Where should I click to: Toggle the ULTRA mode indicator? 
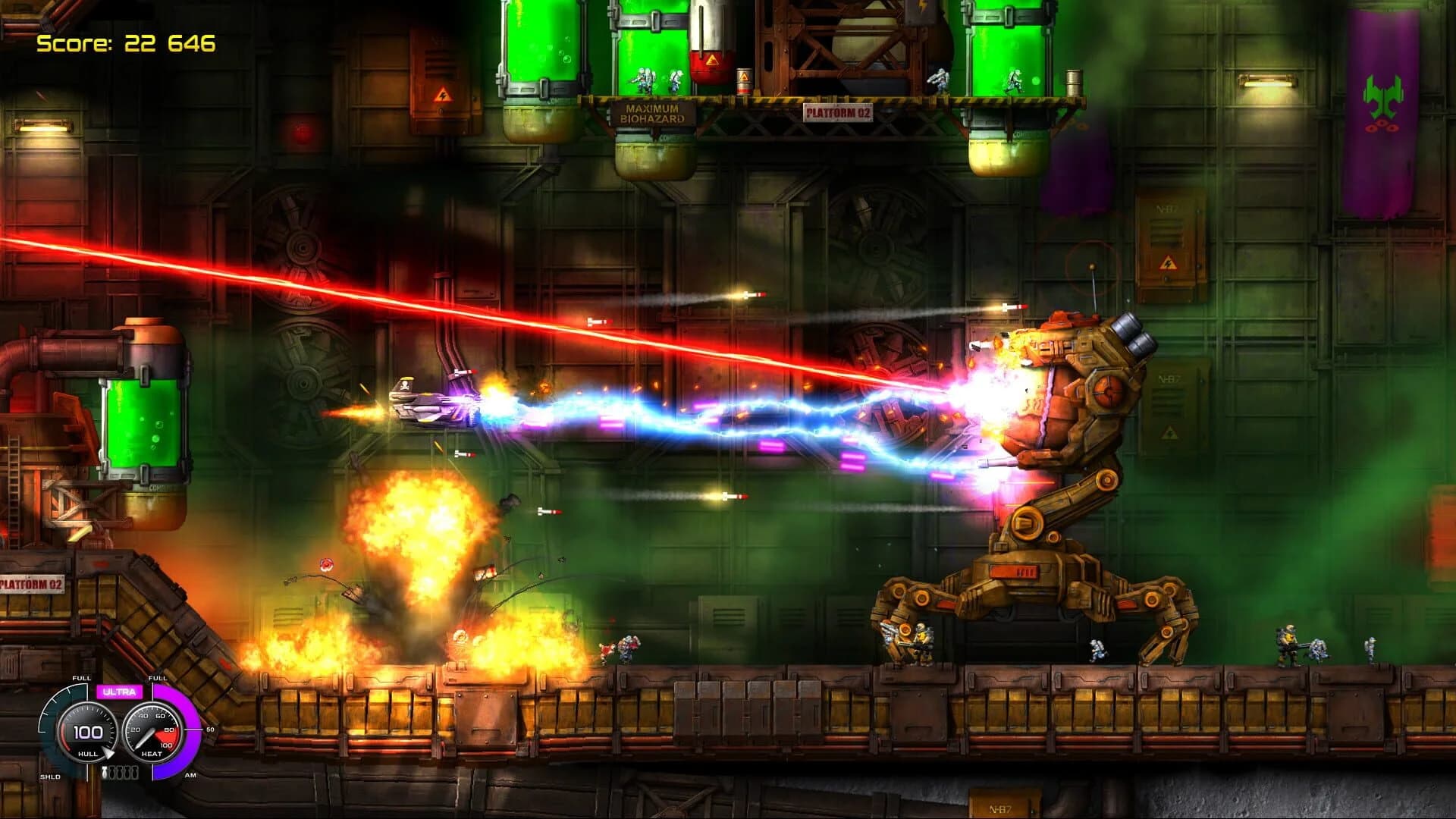click(119, 692)
